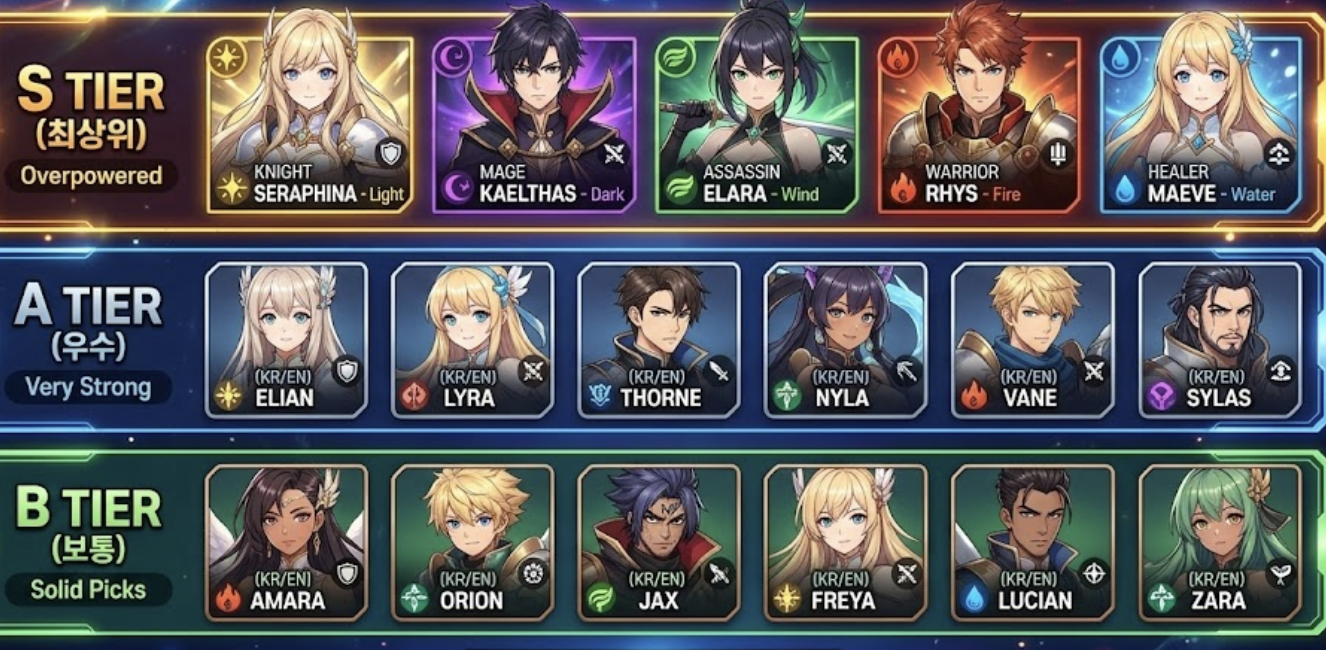Select Rhys the fire warrior
This screenshot has width=1326, height=650.
(979, 125)
